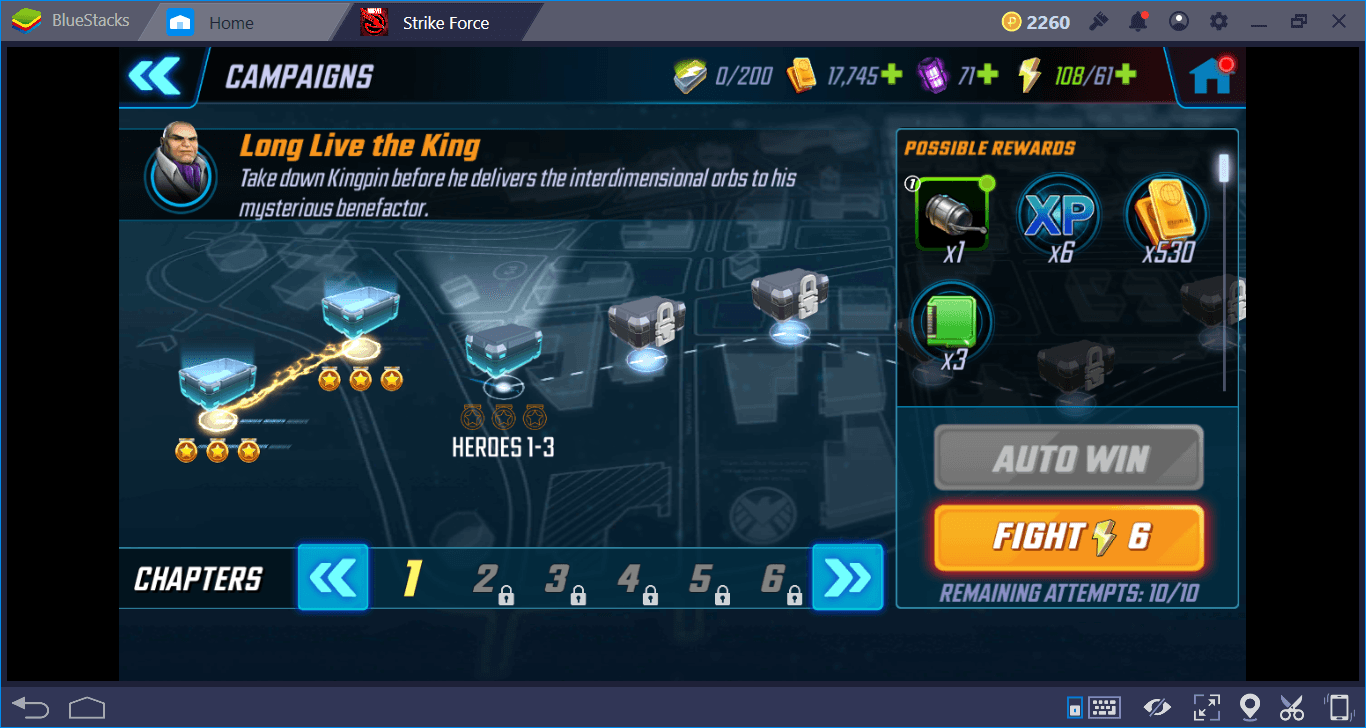
Task: Enable location spoofing via pin icon
Action: (1250, 707)
